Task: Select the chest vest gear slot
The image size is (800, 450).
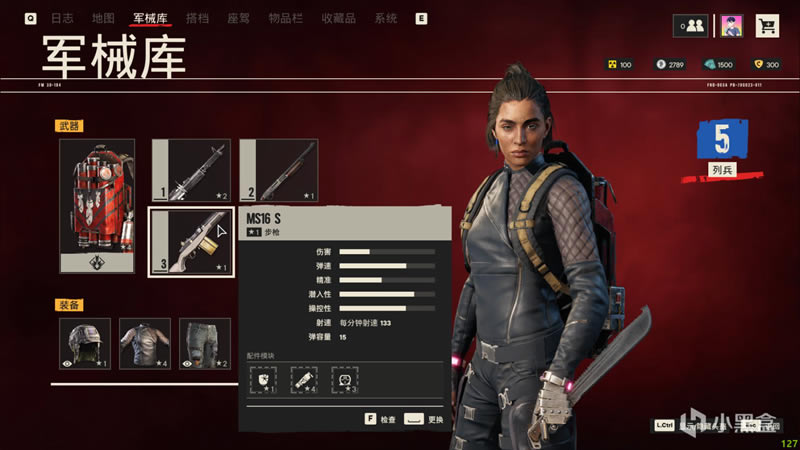Action: click(x=144, y=342)
